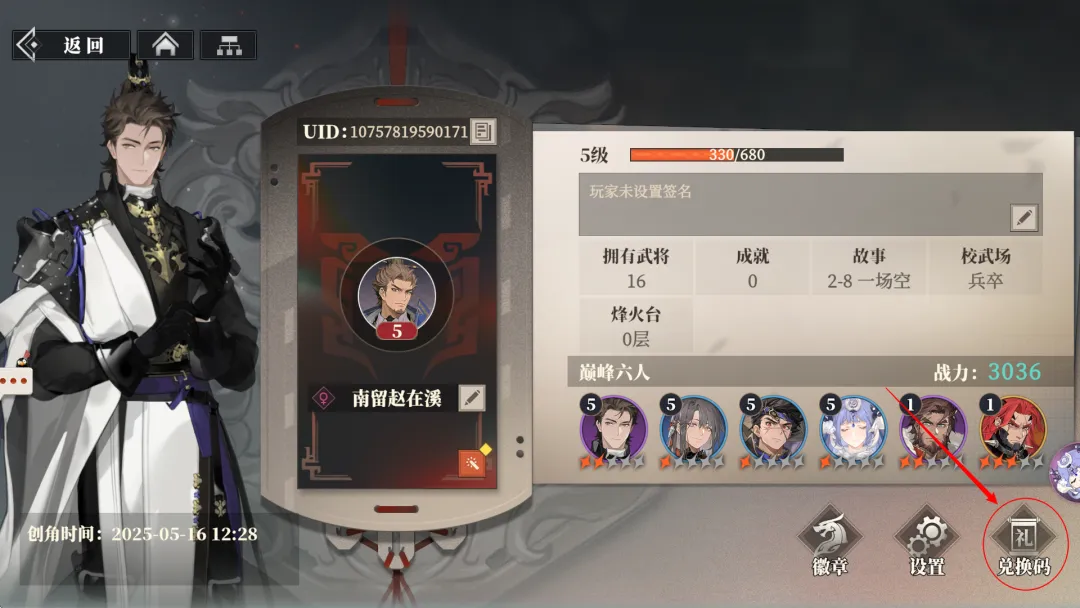Open the 成就 achievements stat
Image resolution: width=1080 pixels, height=608 pixels.
click(752, 267)
